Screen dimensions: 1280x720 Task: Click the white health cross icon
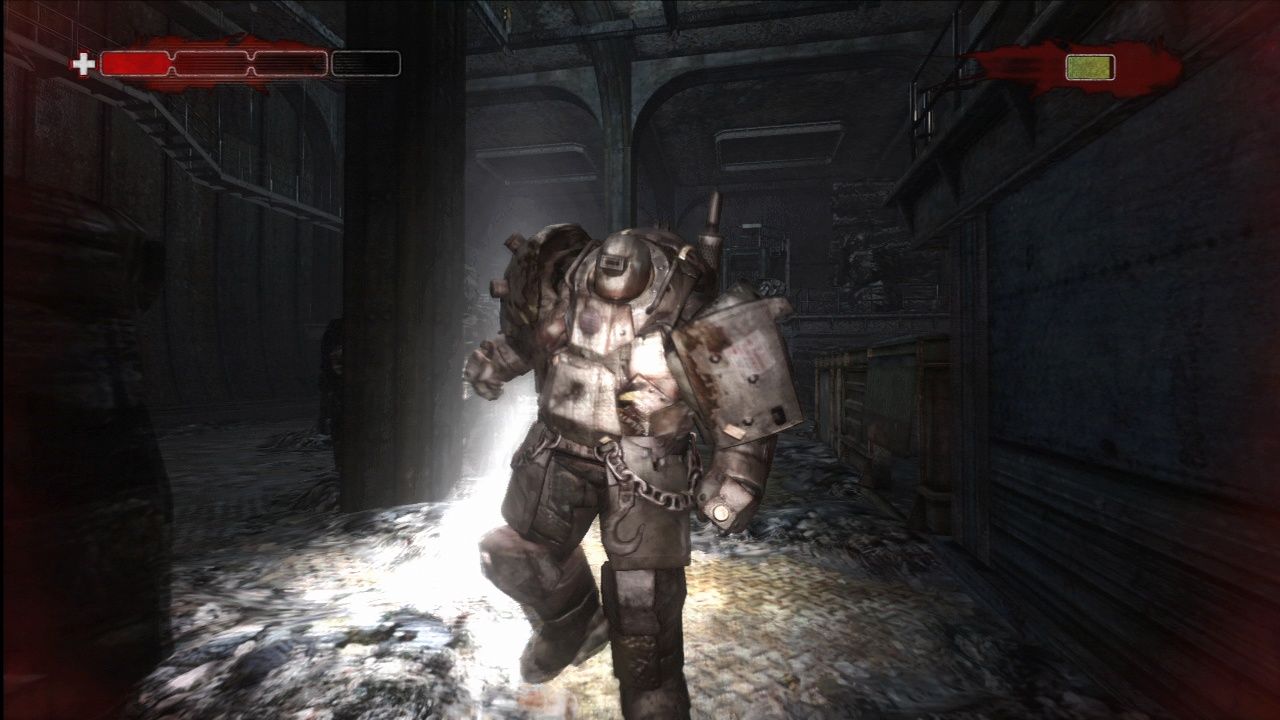click(x=85, y=66)
